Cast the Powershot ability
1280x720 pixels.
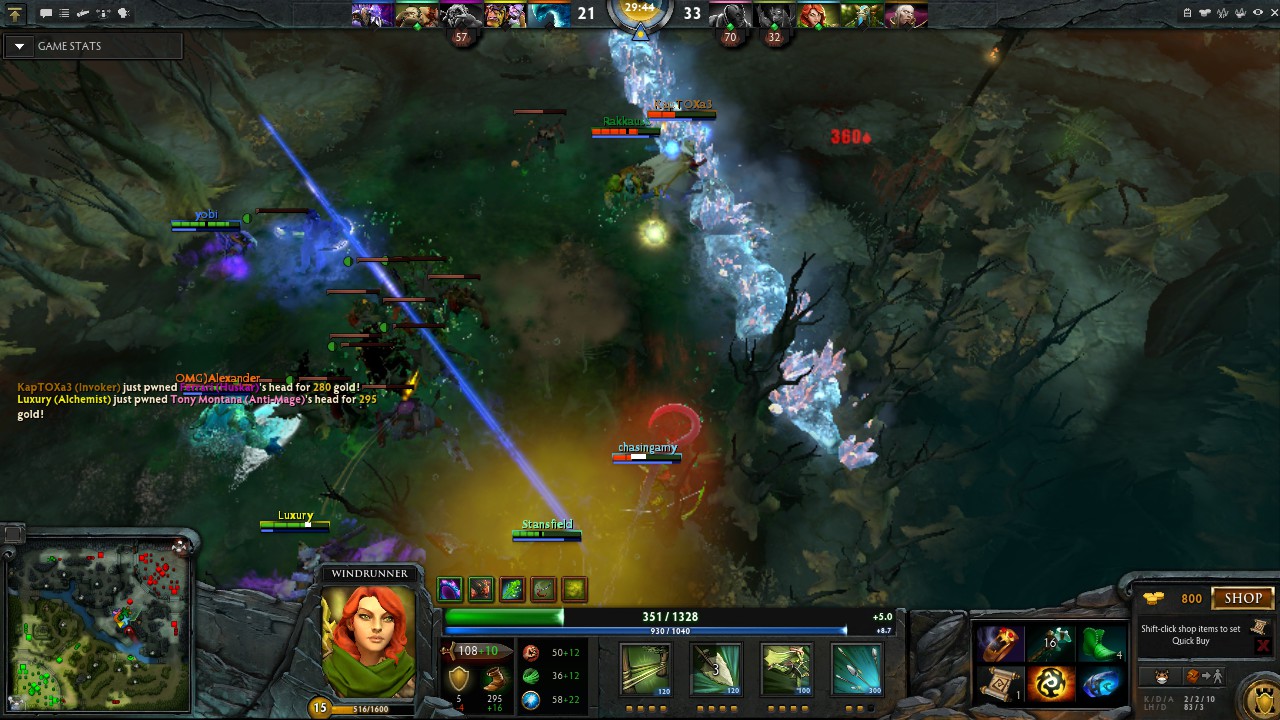[715, 669]
